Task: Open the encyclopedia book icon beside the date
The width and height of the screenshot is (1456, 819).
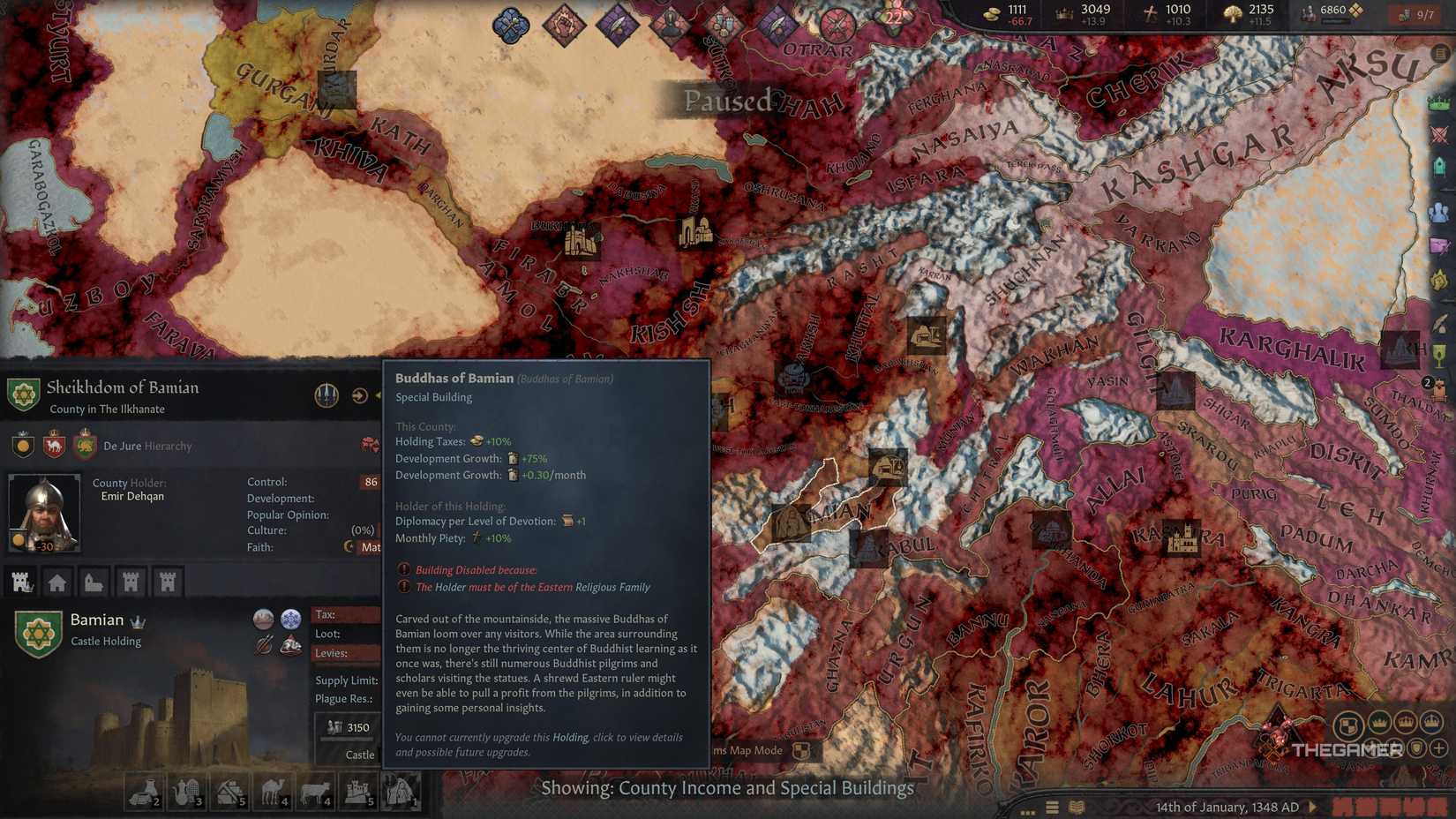Action: point(1077,806)
